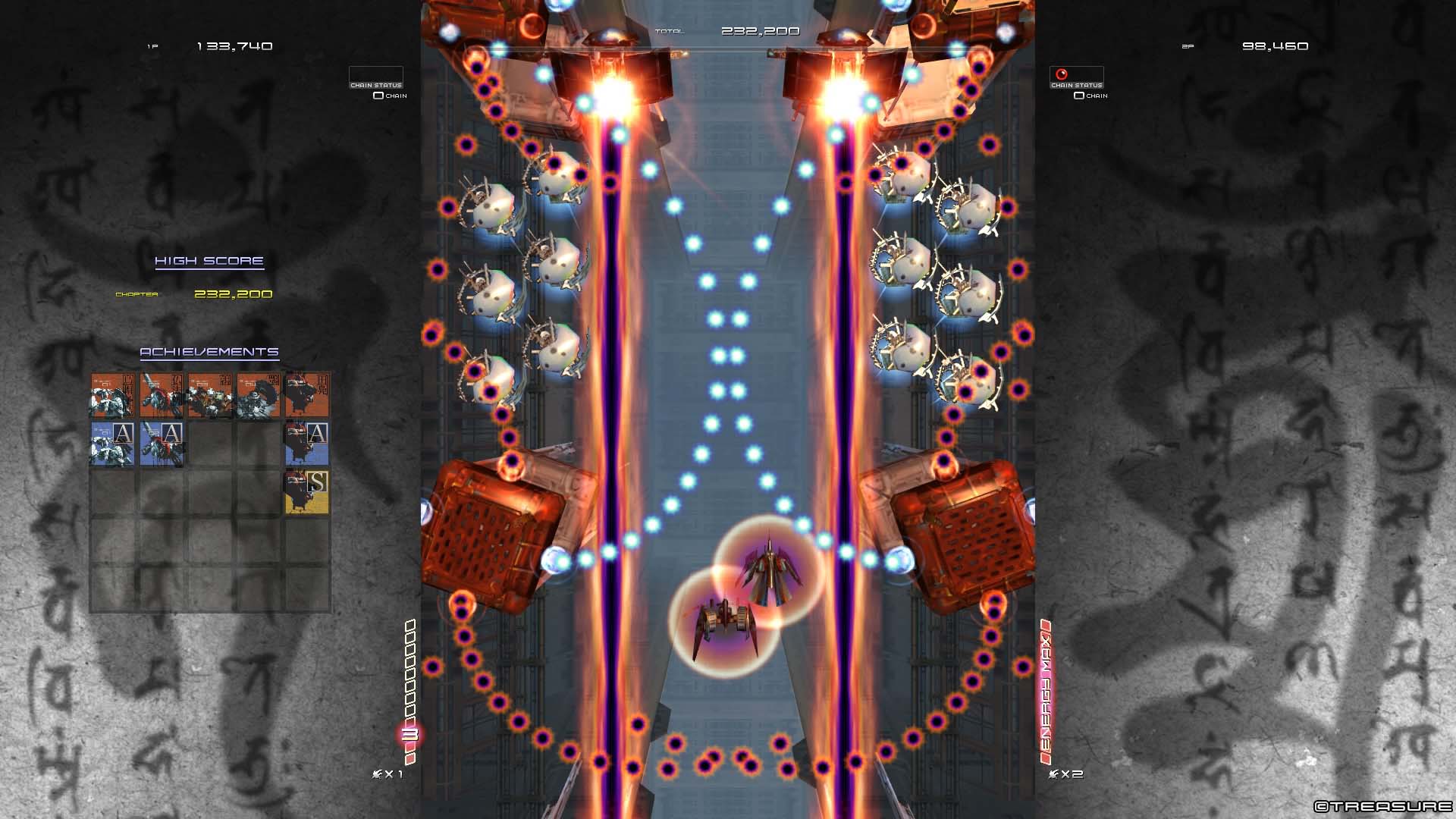Select the A-rank Final Chapter blue badge
The height and width of the screenshot is (819, 1456).
point(307,444)
